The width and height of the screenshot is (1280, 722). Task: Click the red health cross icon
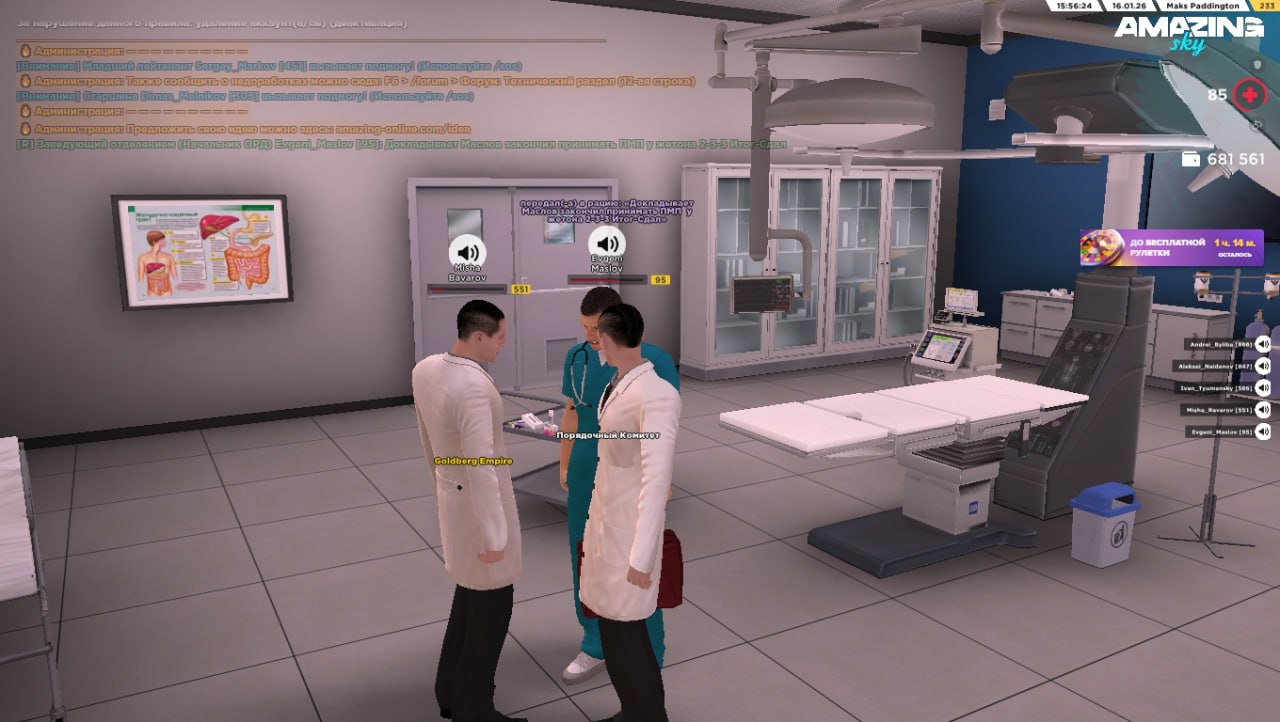(1248, 96)
